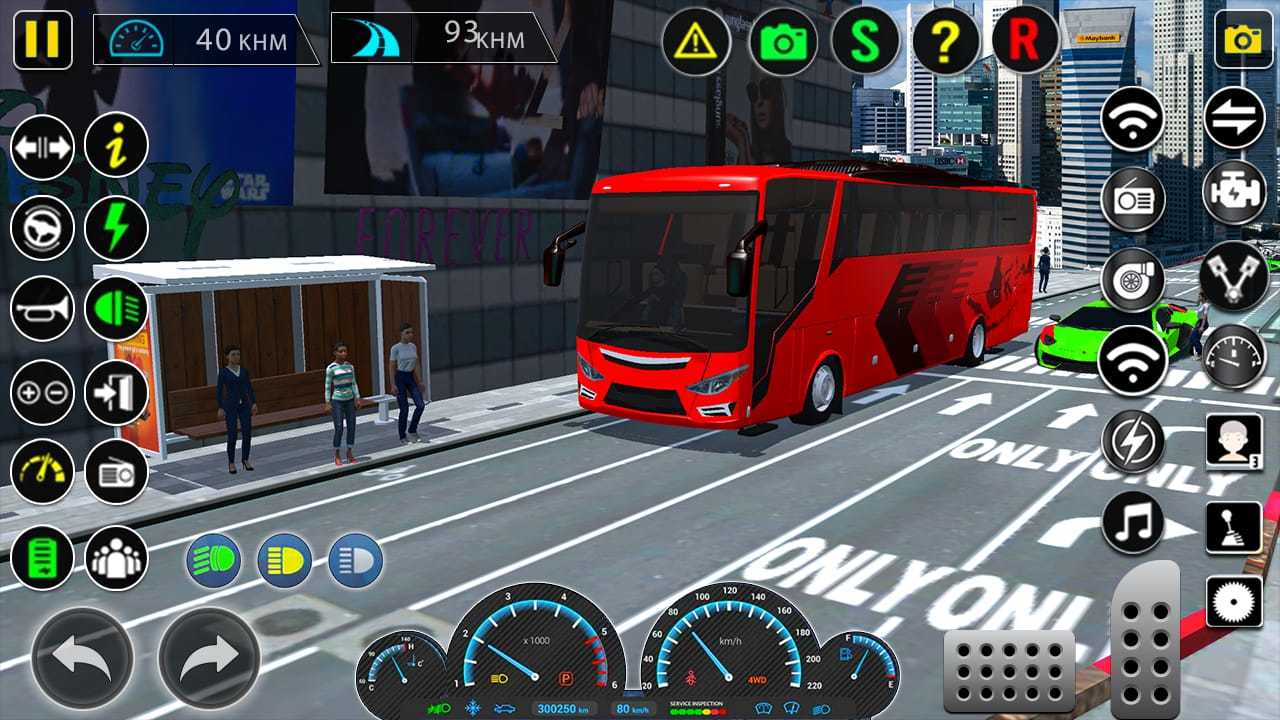Sound the horn
The image size is (1280, 720).
(42, 309)
